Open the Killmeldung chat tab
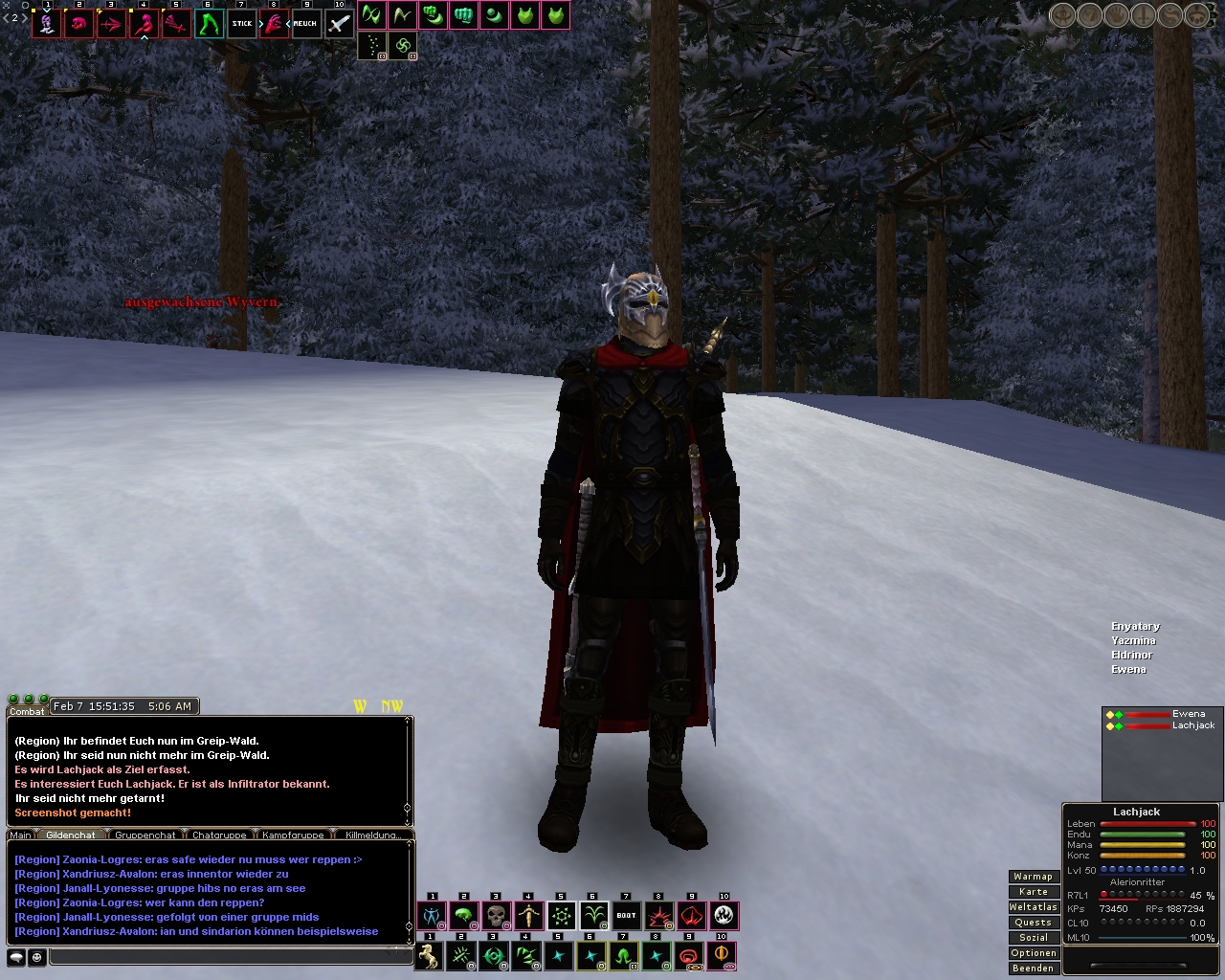Image resolution: width=1225 pixels, height=980 pixels. coord(372,835)
